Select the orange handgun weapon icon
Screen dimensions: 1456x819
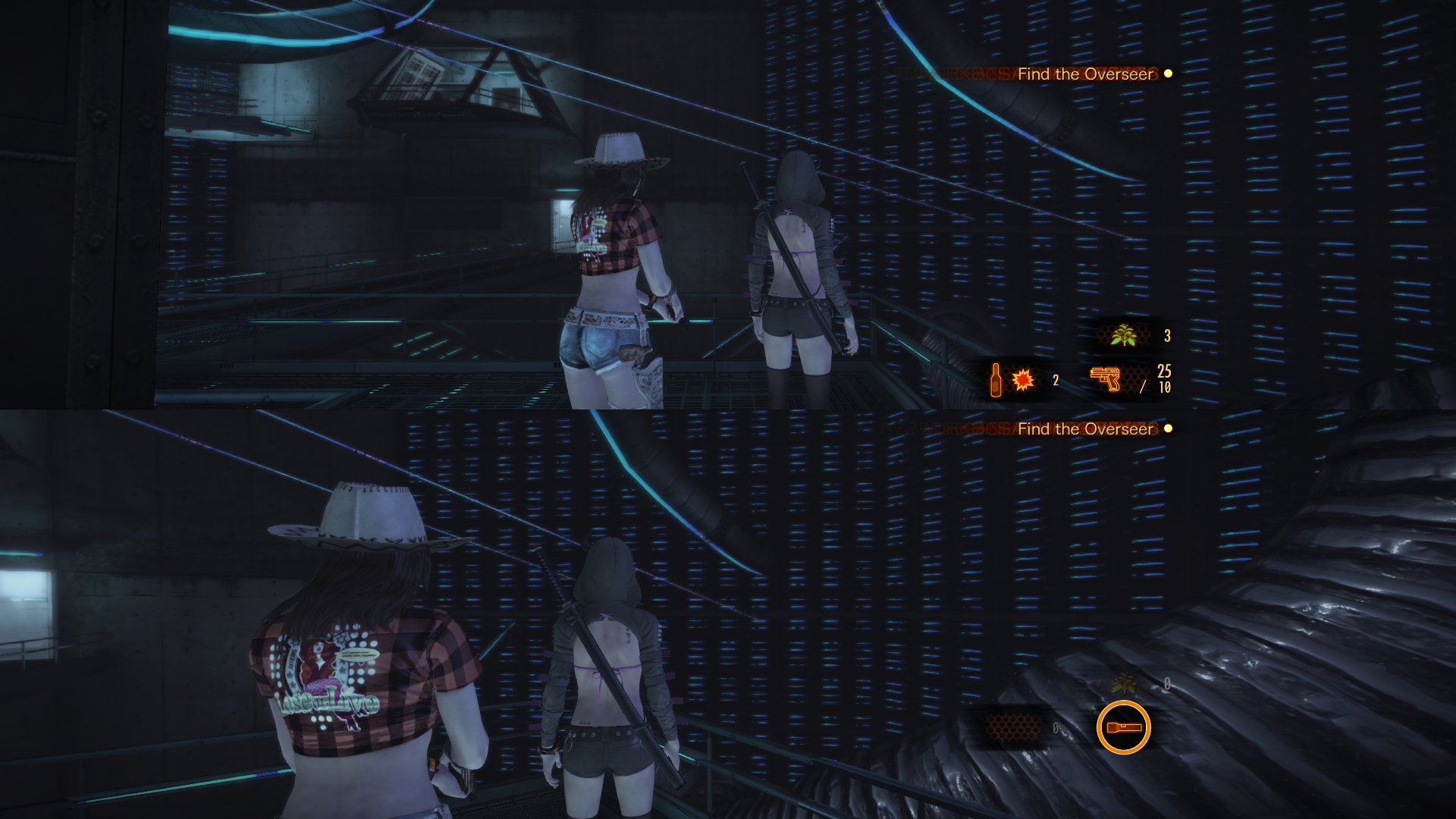point(1106,378)
